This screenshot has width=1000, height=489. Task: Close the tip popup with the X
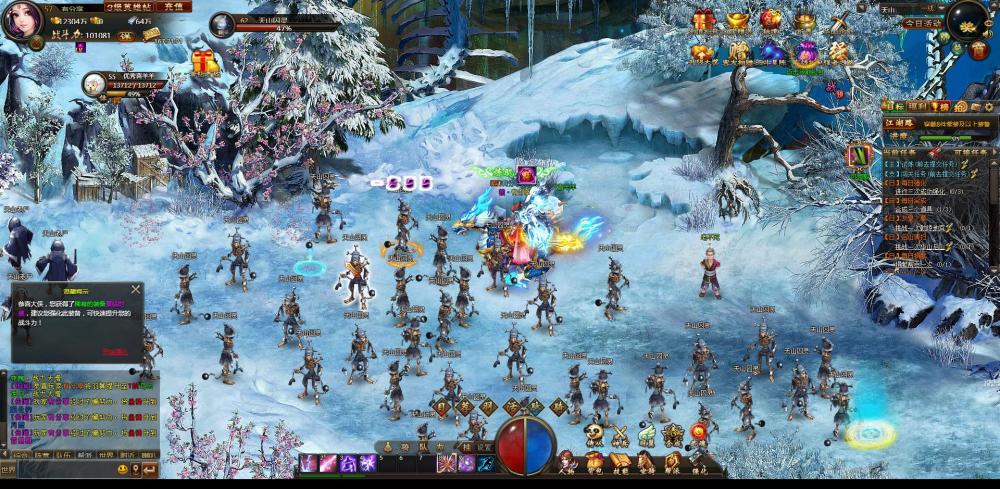coord(135,290)
